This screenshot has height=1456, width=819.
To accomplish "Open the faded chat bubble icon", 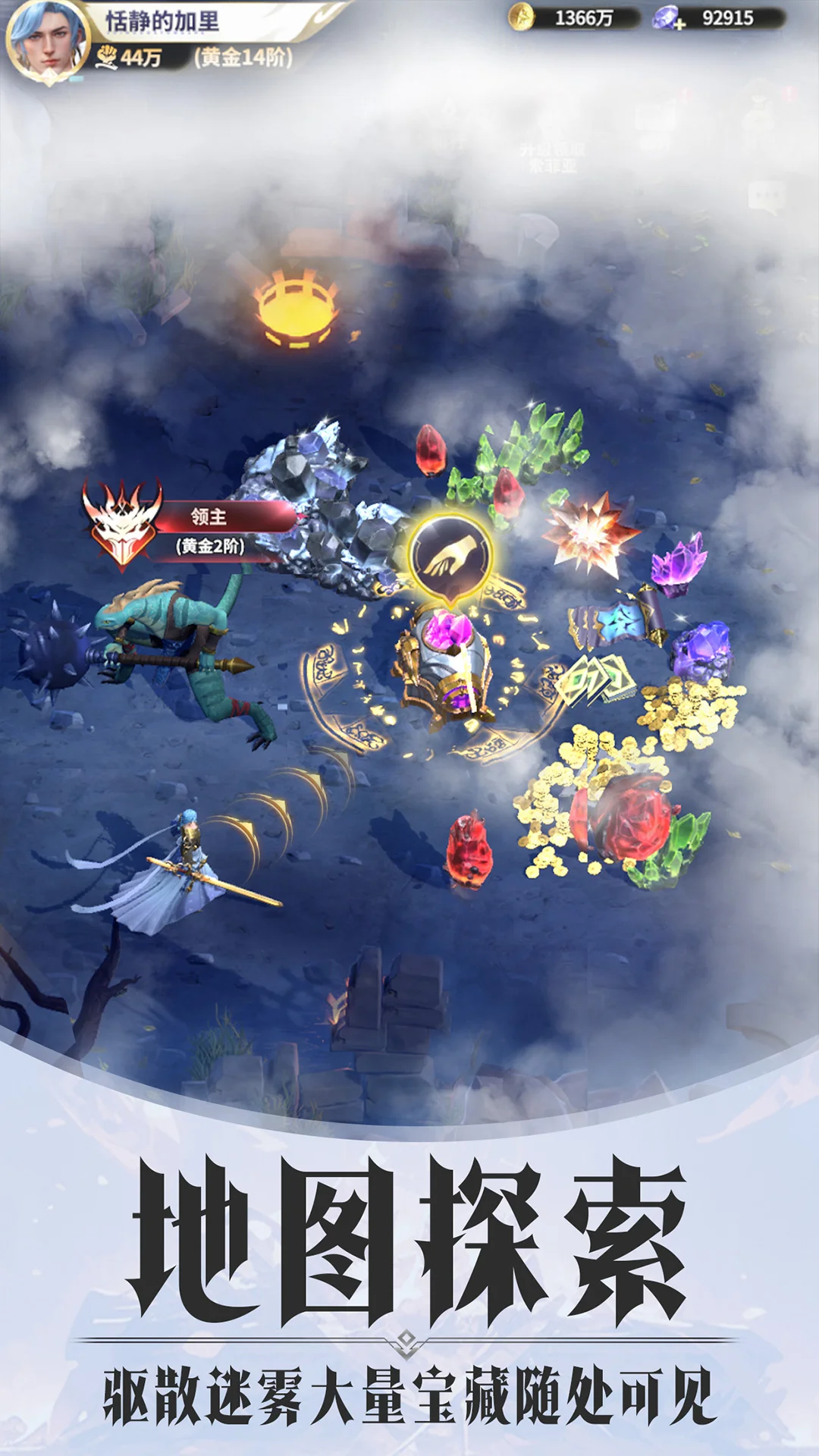I will coord(767,196).
